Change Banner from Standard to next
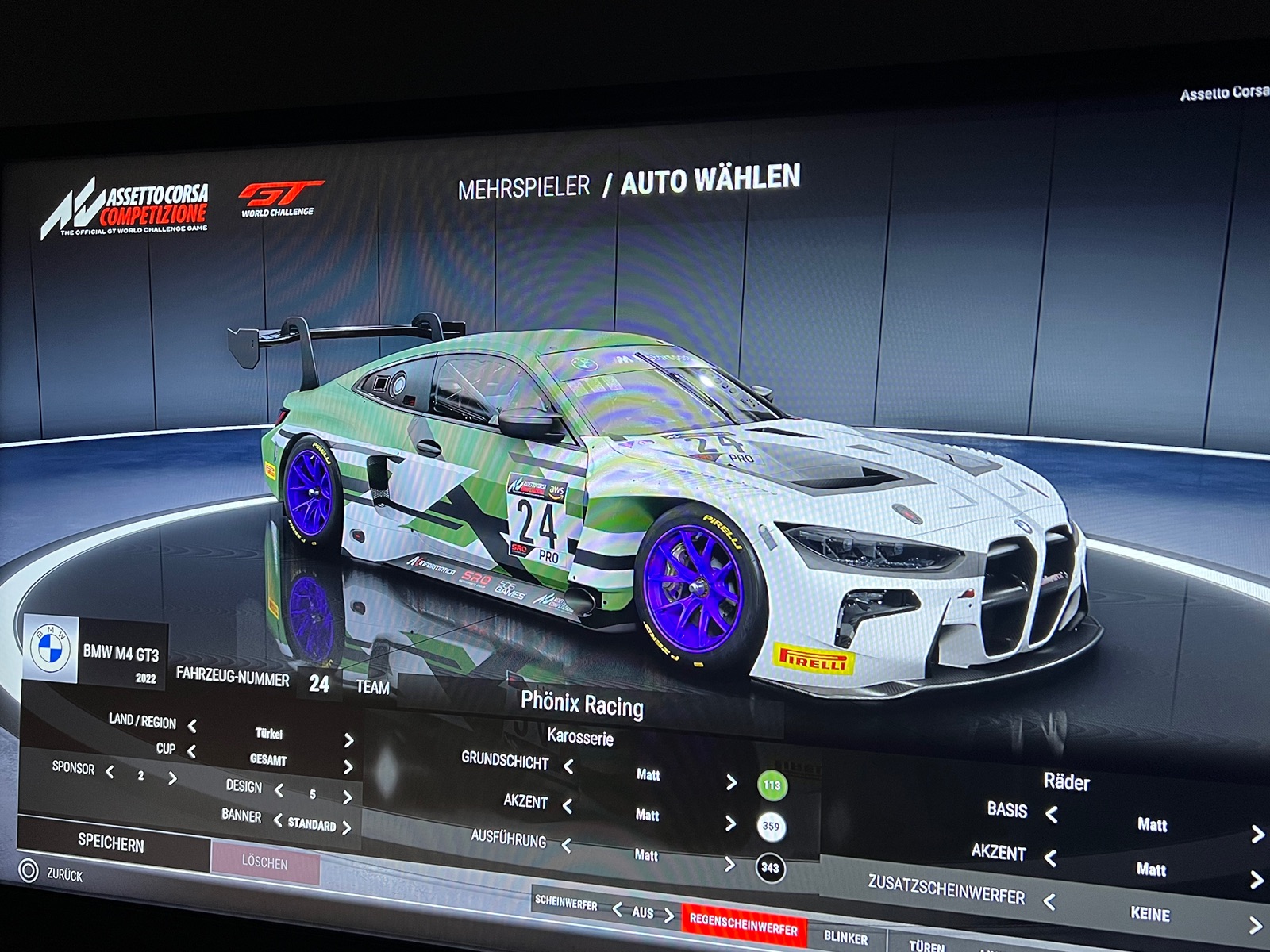This screenshot has height=952, width=1270. click(347, 827)
